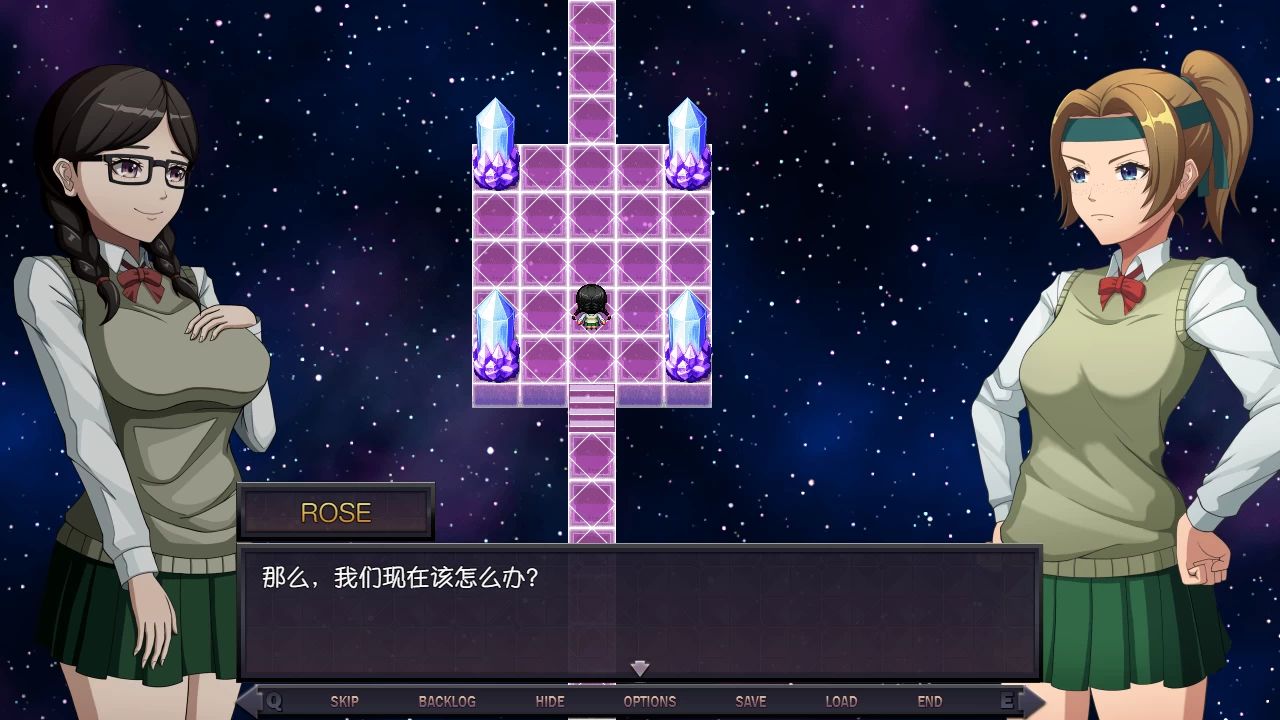This screenshot has height=720, width=1280.
Task: Click the continue arrow below the dialogue
Action: (639, 668)
